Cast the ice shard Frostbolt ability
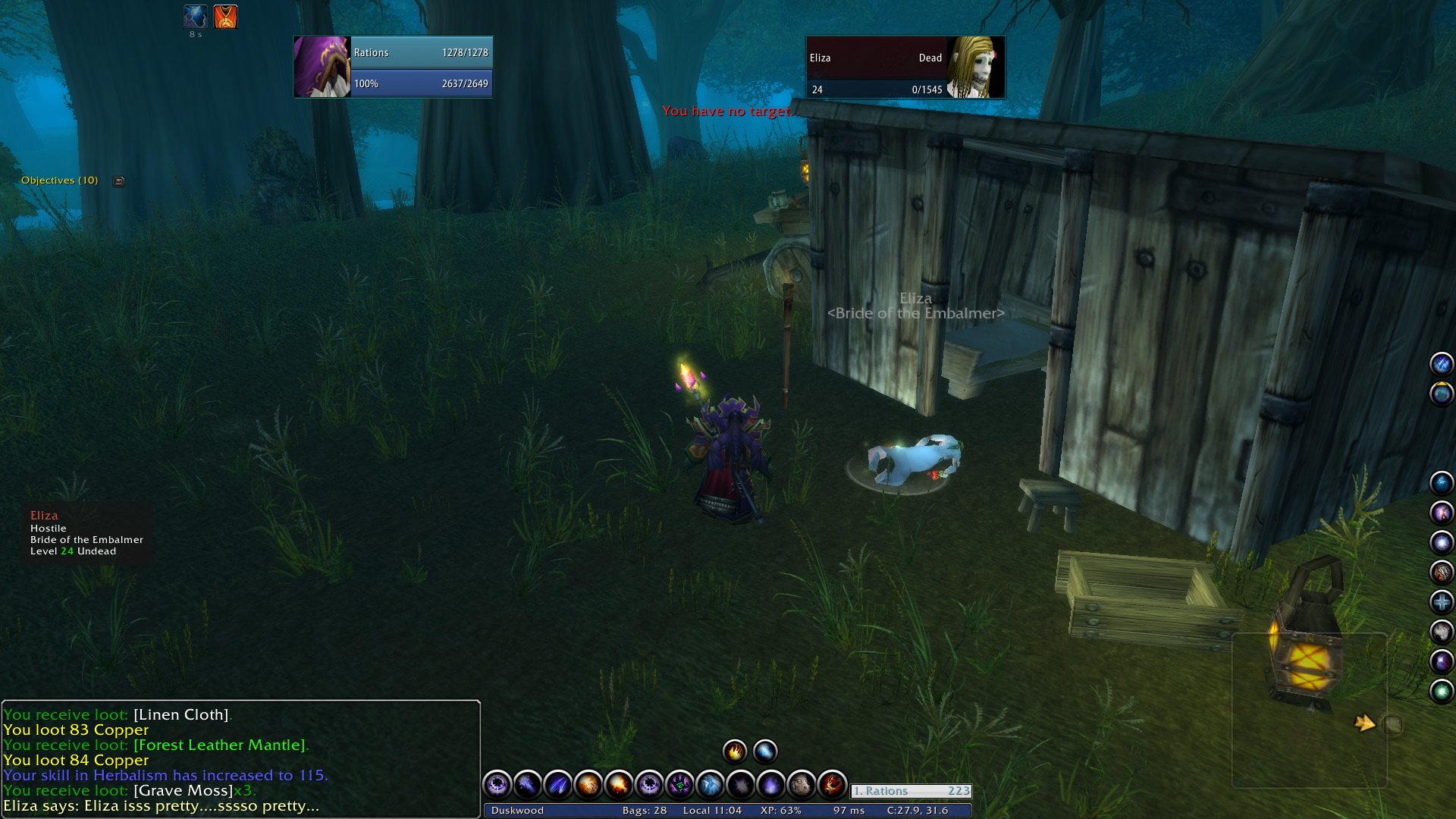The width and height of the screenshot is (1456, 819). click(710, 784)
